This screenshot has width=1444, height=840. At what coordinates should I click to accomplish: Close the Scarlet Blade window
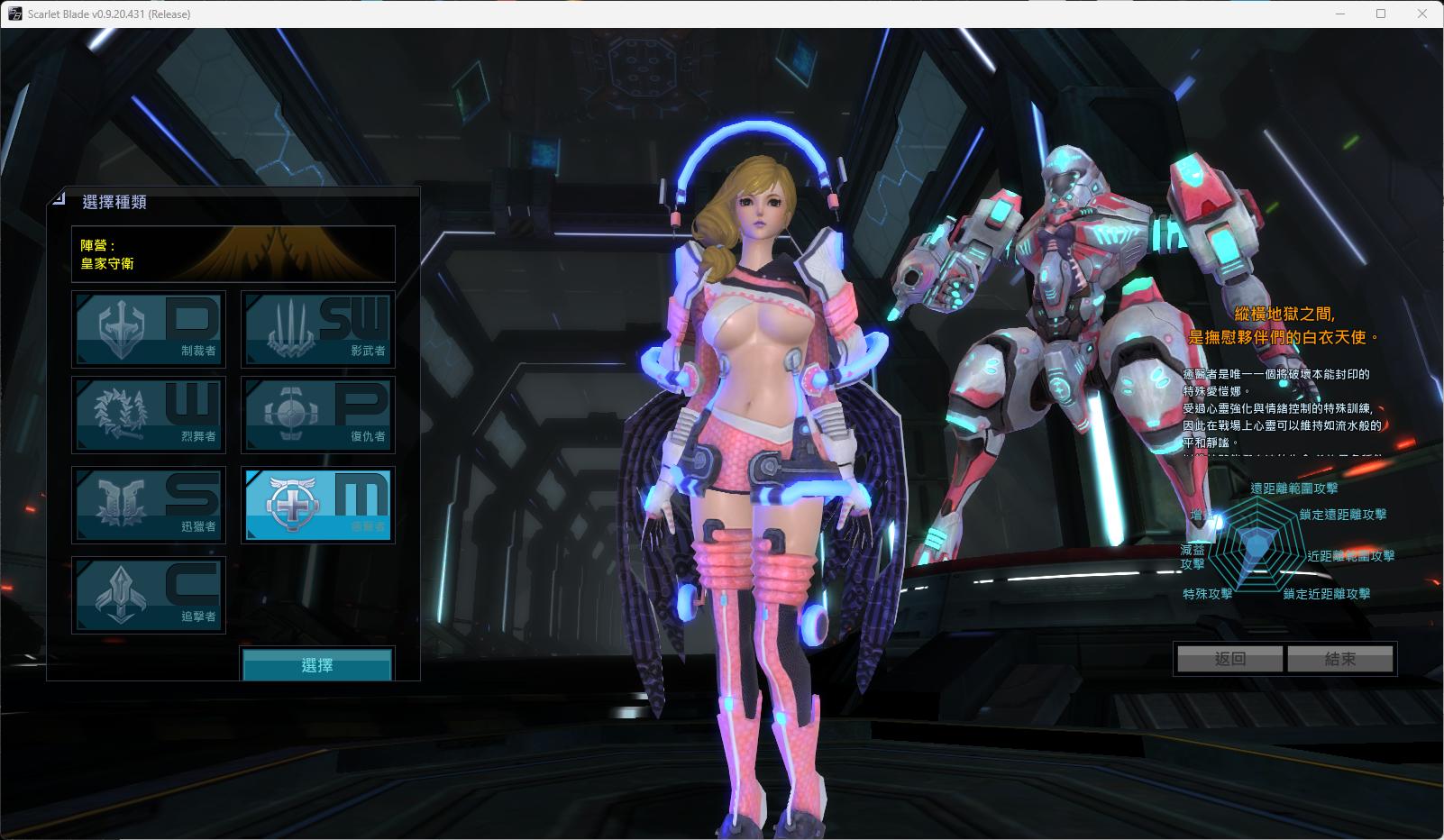(x=1422, y=14)
